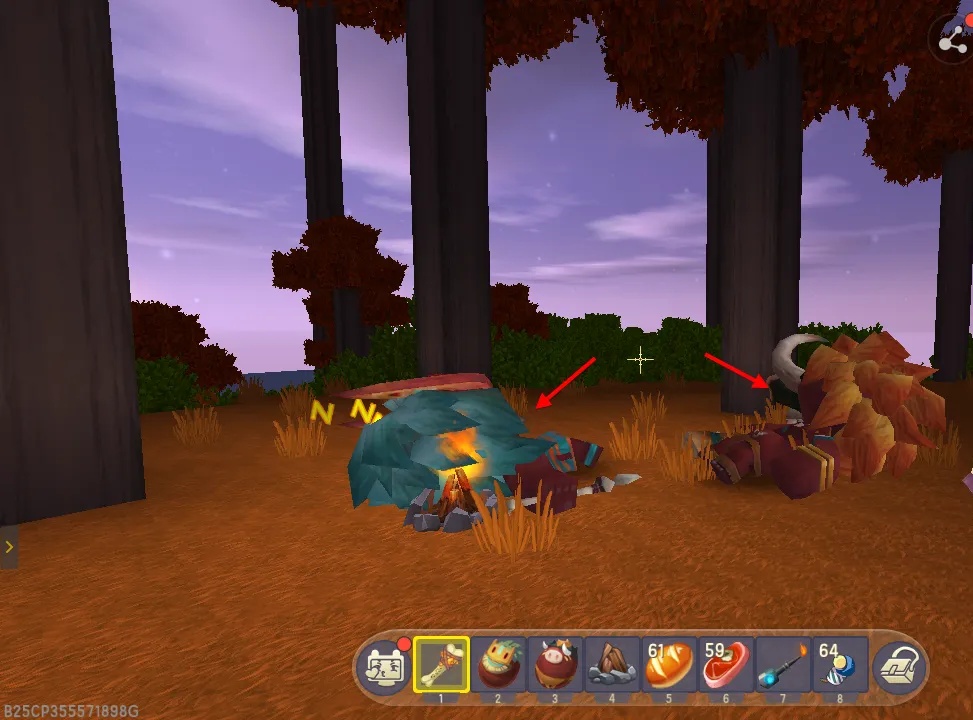This screenshot has width=973, height=720.
Task: Open the share button
Action: click(x=952, y=41)
